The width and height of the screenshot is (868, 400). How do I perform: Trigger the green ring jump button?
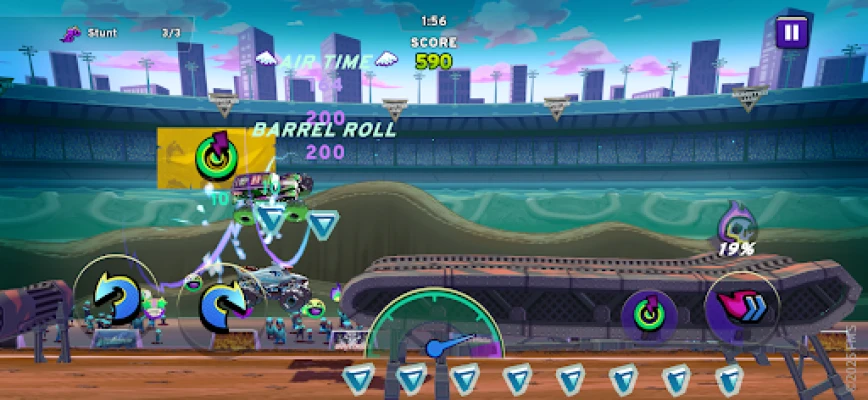click(650, 311)
